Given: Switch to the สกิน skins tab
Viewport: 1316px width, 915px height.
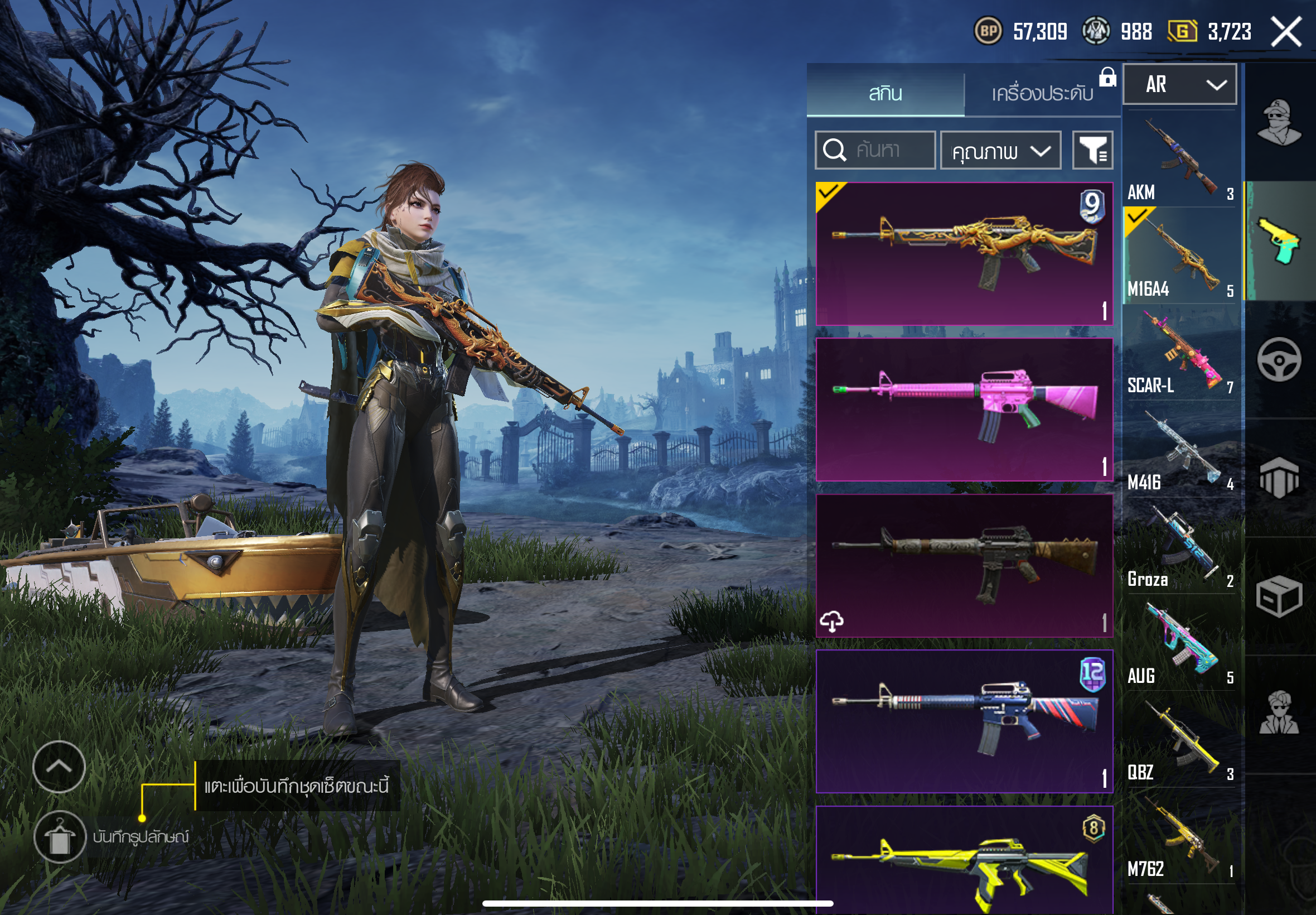Looking at the screenshot, I should [x=885, y=93].
